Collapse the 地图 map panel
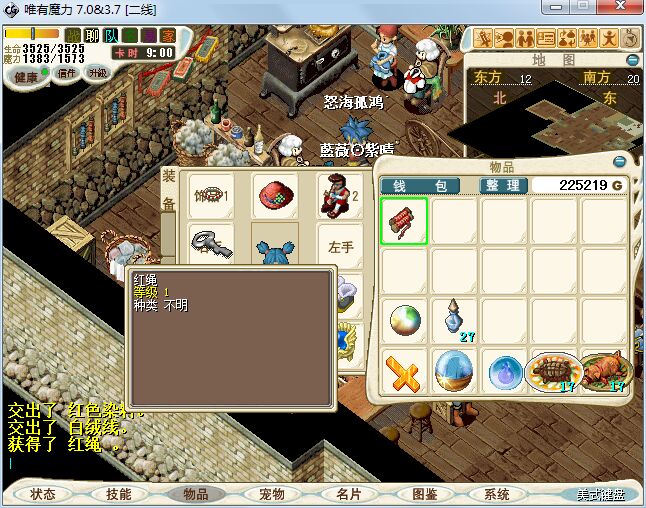 pyautogui.click(x=631, y=60)
